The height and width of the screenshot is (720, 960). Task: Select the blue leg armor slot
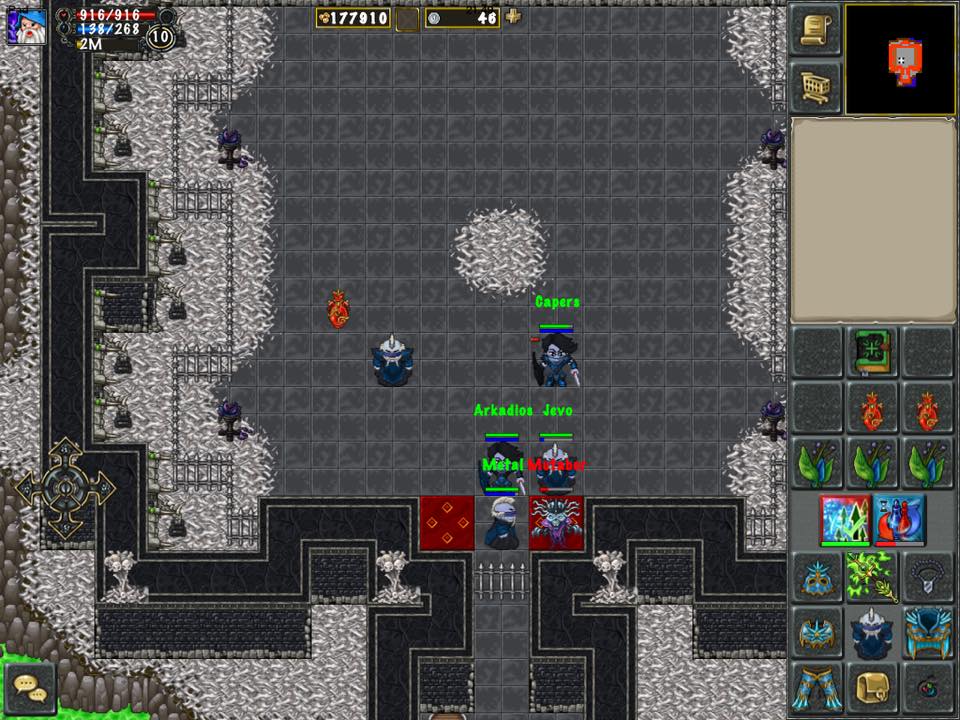(819, 688)
